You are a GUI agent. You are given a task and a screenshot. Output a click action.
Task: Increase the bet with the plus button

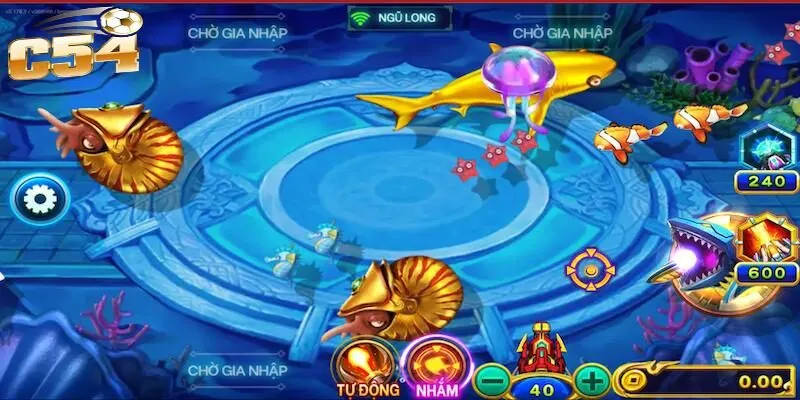592,380
